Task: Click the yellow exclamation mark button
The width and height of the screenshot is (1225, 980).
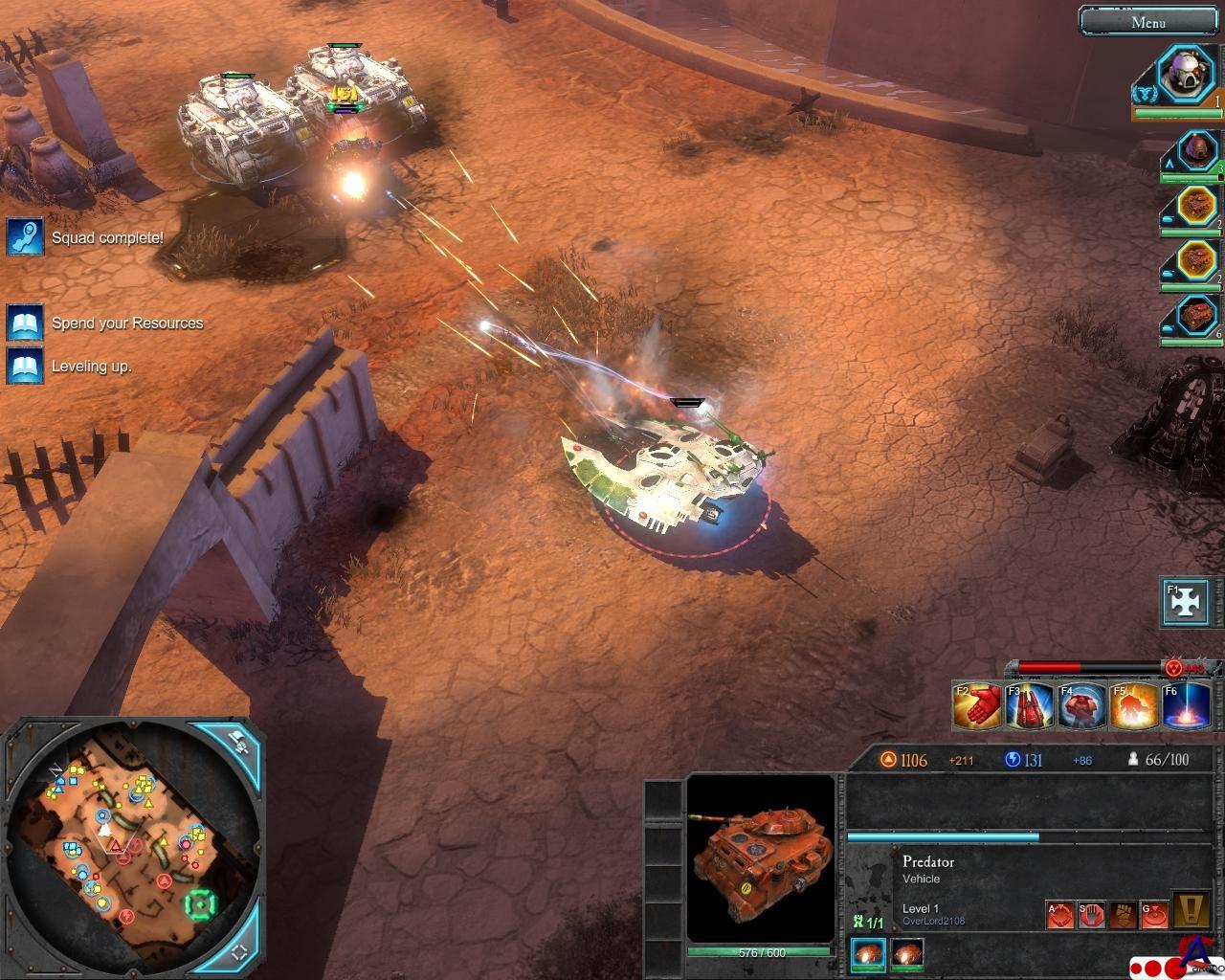Action: (1192, 910)
